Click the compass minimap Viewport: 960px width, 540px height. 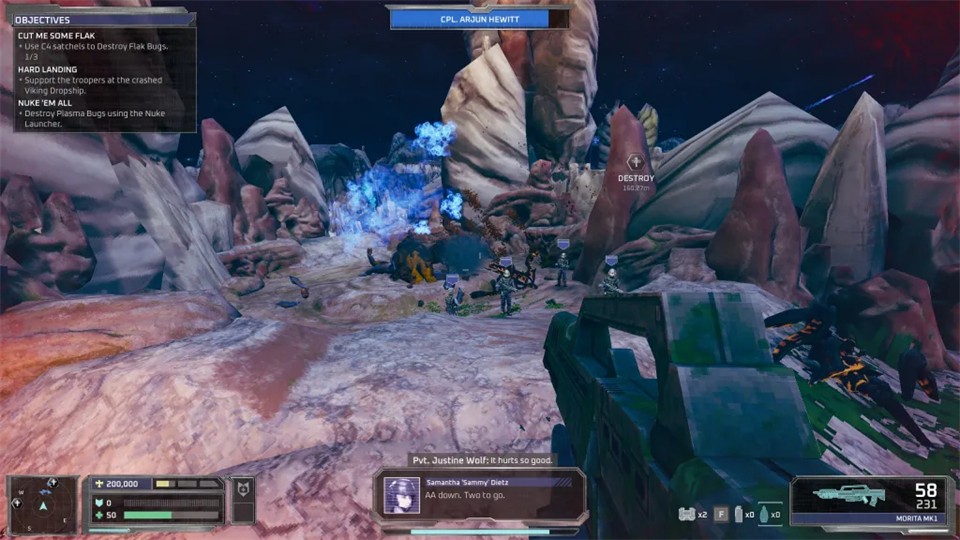tap(44, 500)
